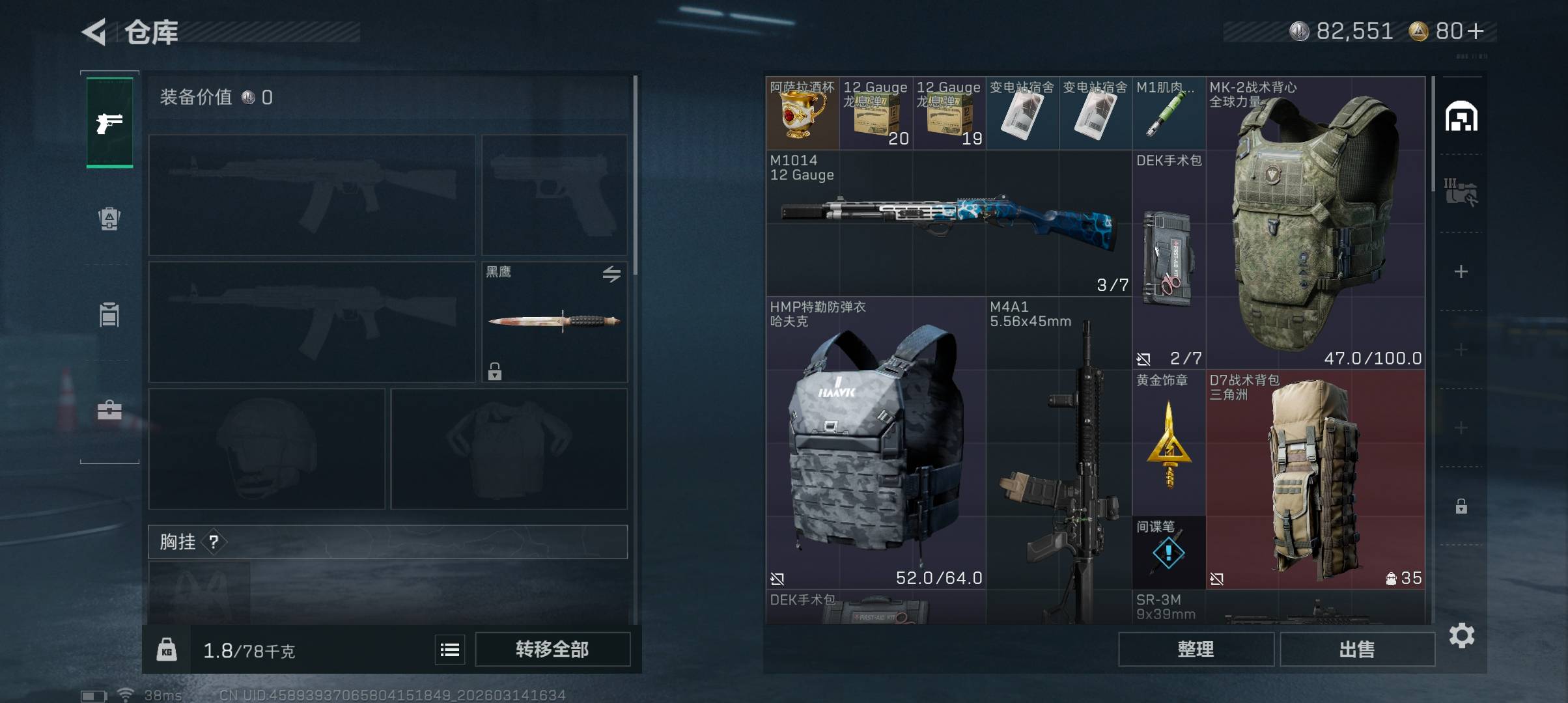
Task: Switch to the pistol weapons tab
Action: (109, 122)
